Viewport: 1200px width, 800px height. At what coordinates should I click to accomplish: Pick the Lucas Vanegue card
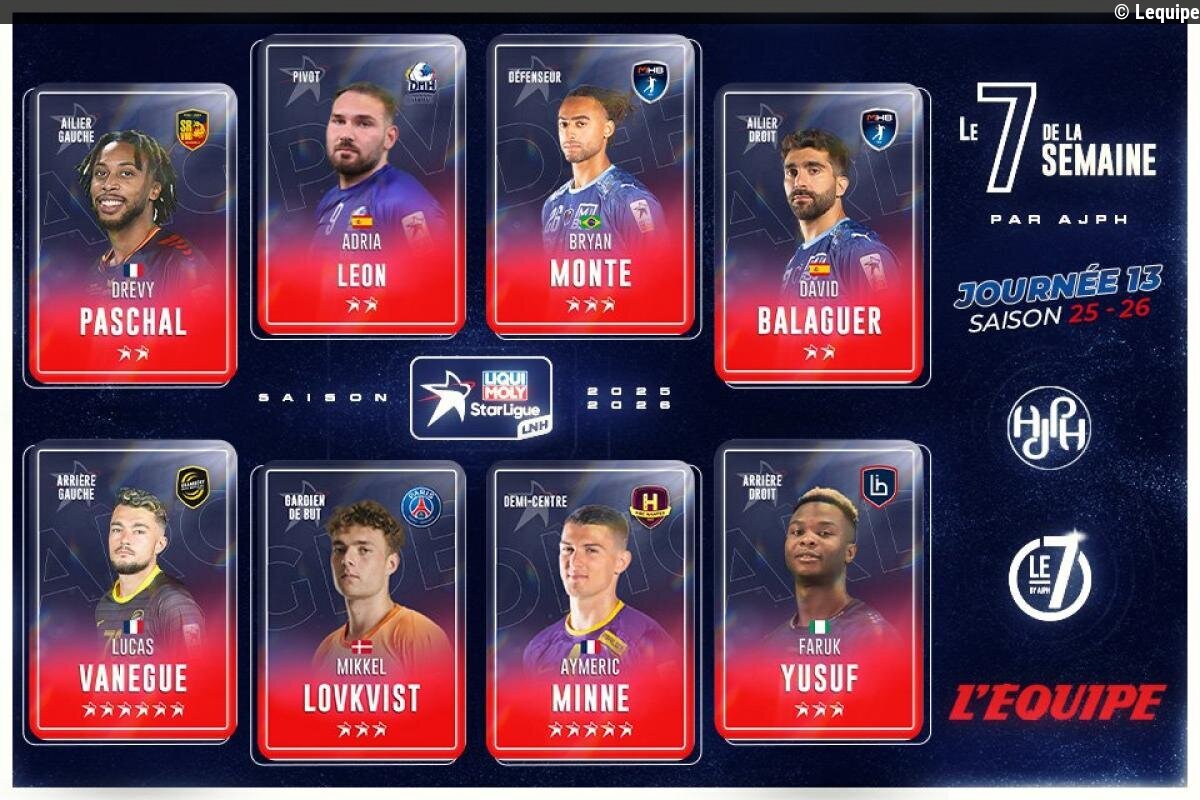(x=133, y=590)
